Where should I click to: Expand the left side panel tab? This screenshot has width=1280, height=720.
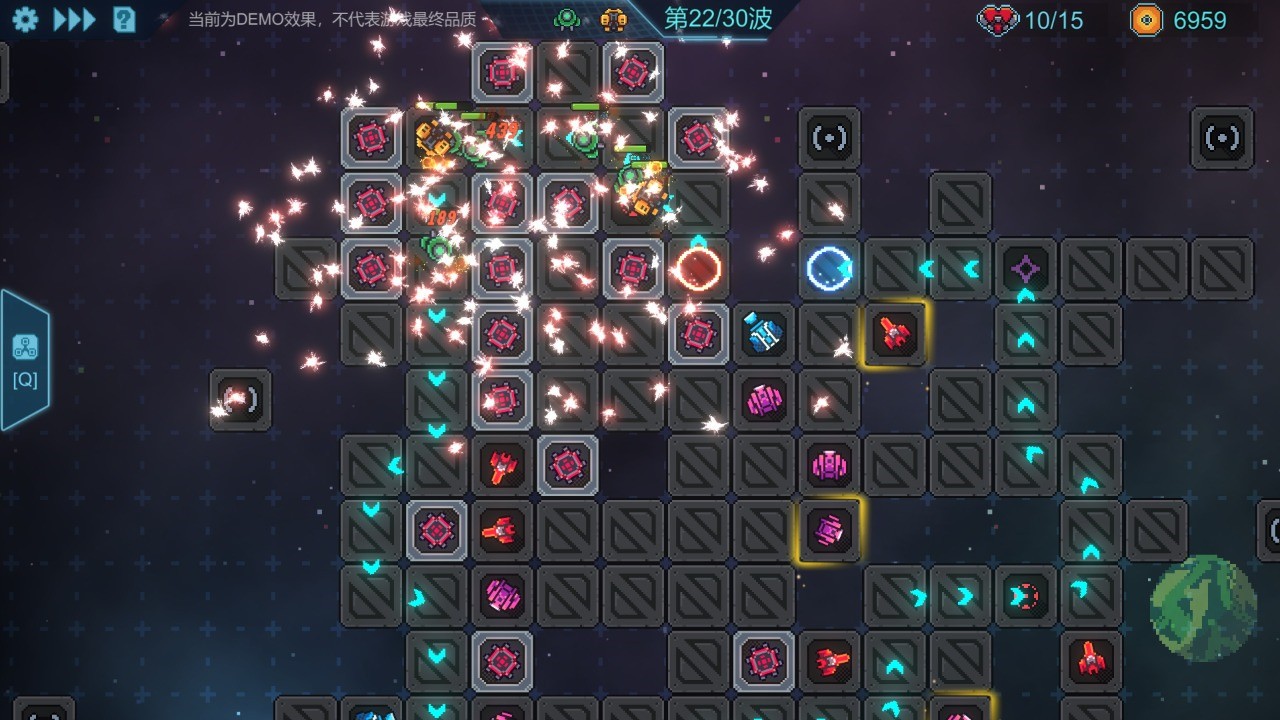25,360
